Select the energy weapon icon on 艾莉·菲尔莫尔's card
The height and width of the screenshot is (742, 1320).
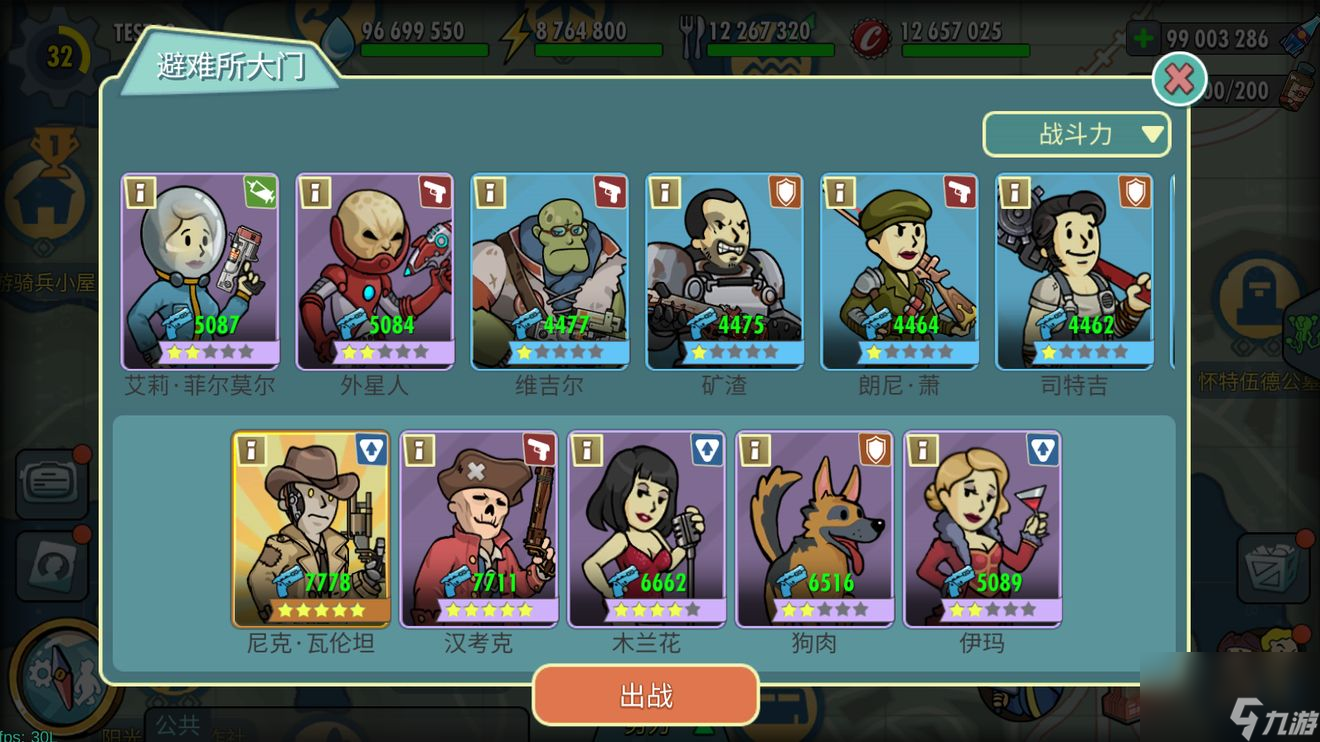click(260, 193)
